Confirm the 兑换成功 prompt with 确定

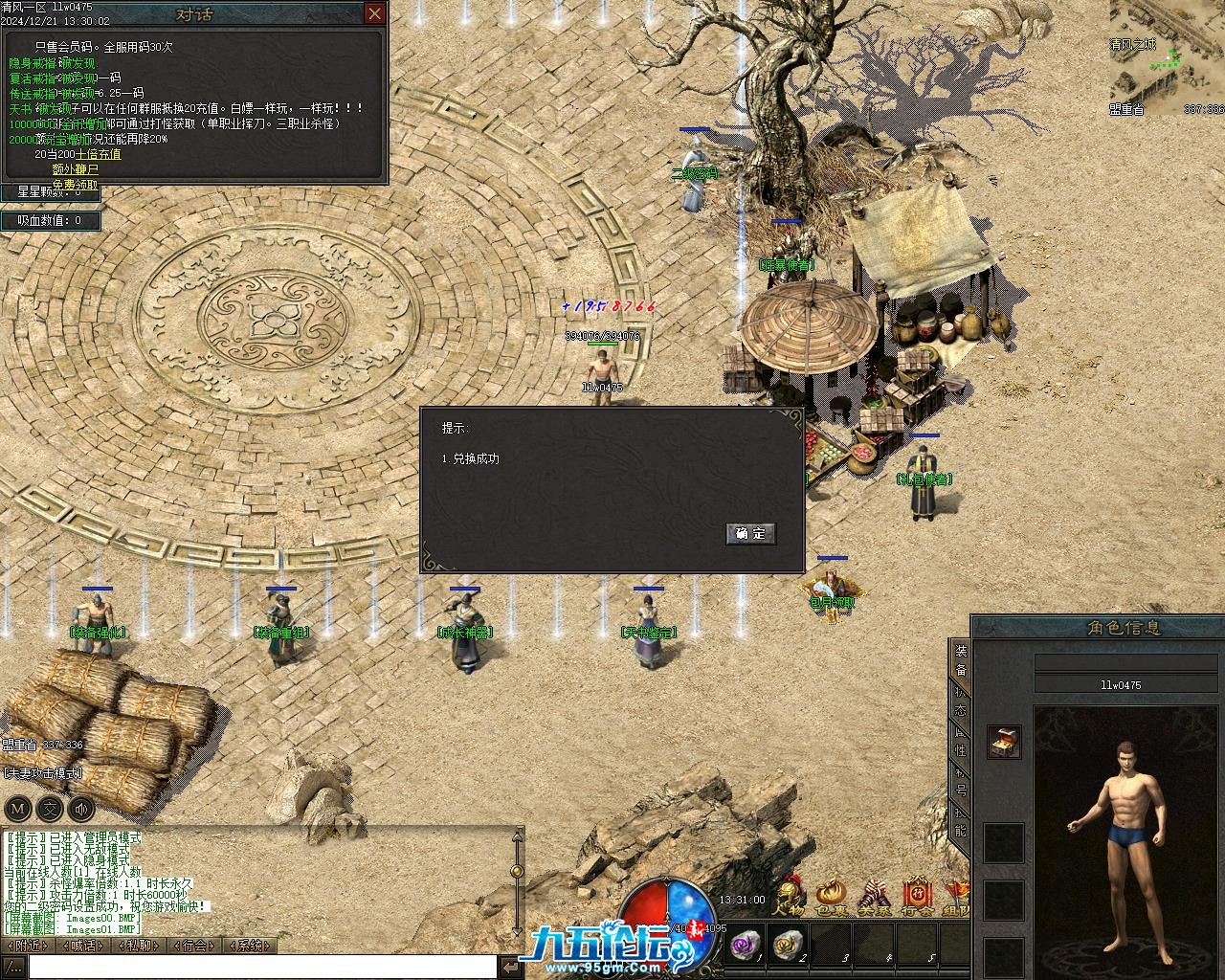751,533
